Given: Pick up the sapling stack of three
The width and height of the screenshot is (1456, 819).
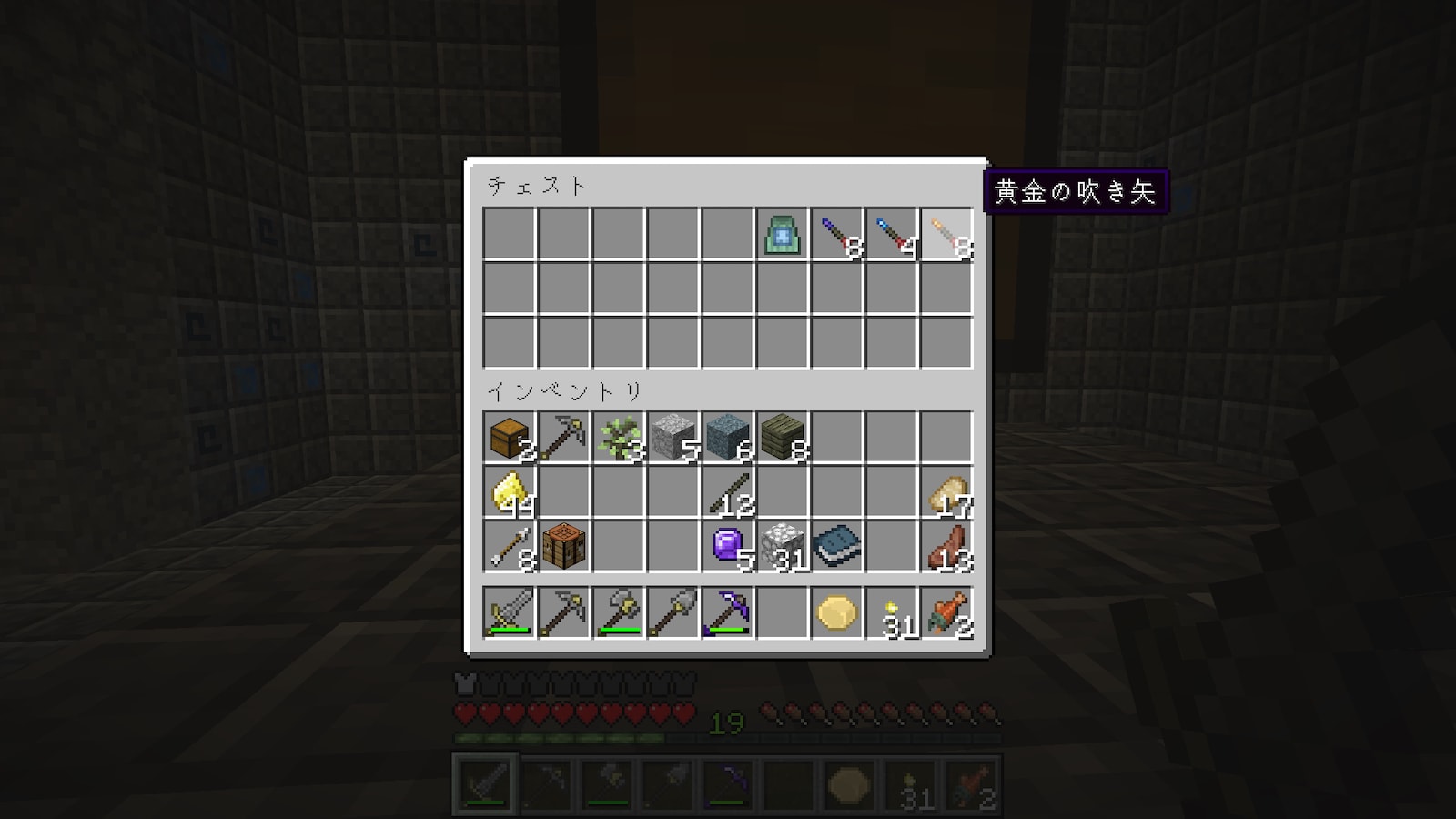Looking at the screenshot, I should tap(619, 438).
